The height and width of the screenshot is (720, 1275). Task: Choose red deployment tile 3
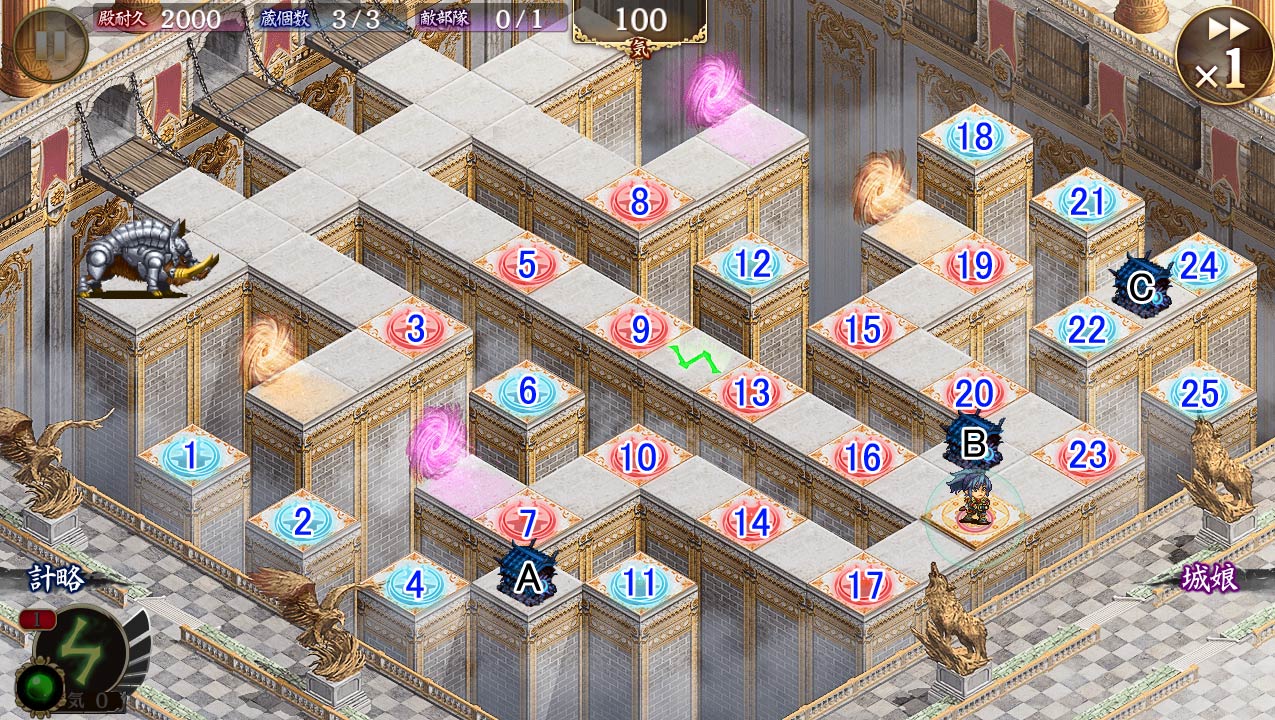(416, 329)
